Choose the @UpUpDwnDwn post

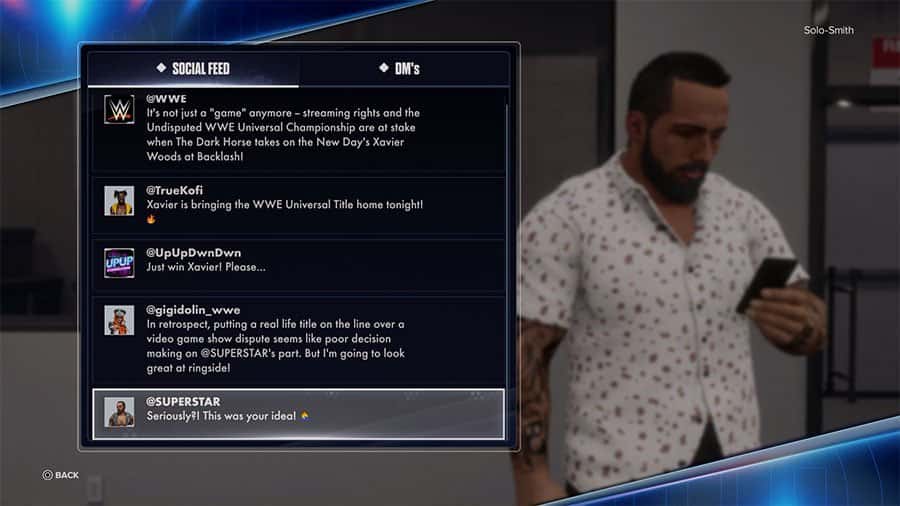coord(298,262)
